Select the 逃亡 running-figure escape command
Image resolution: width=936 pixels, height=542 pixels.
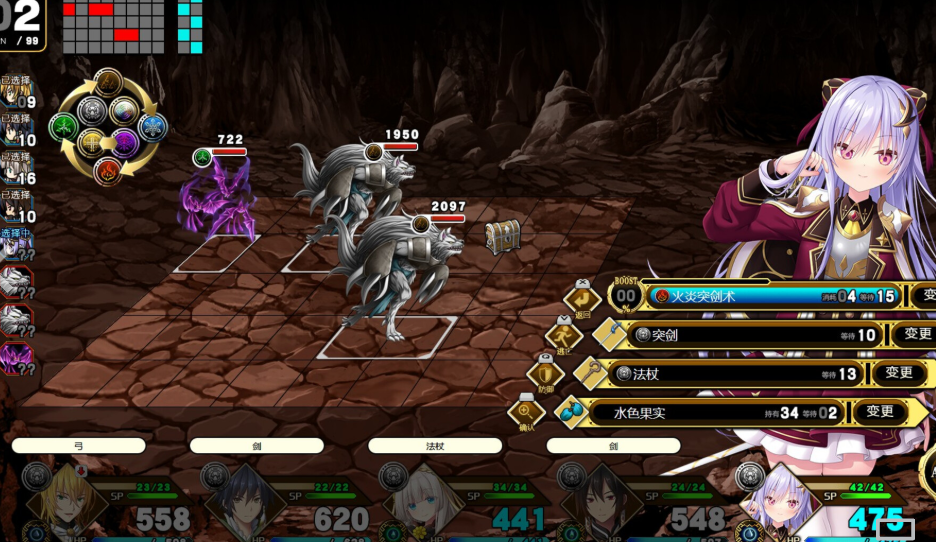coord(563,336)
